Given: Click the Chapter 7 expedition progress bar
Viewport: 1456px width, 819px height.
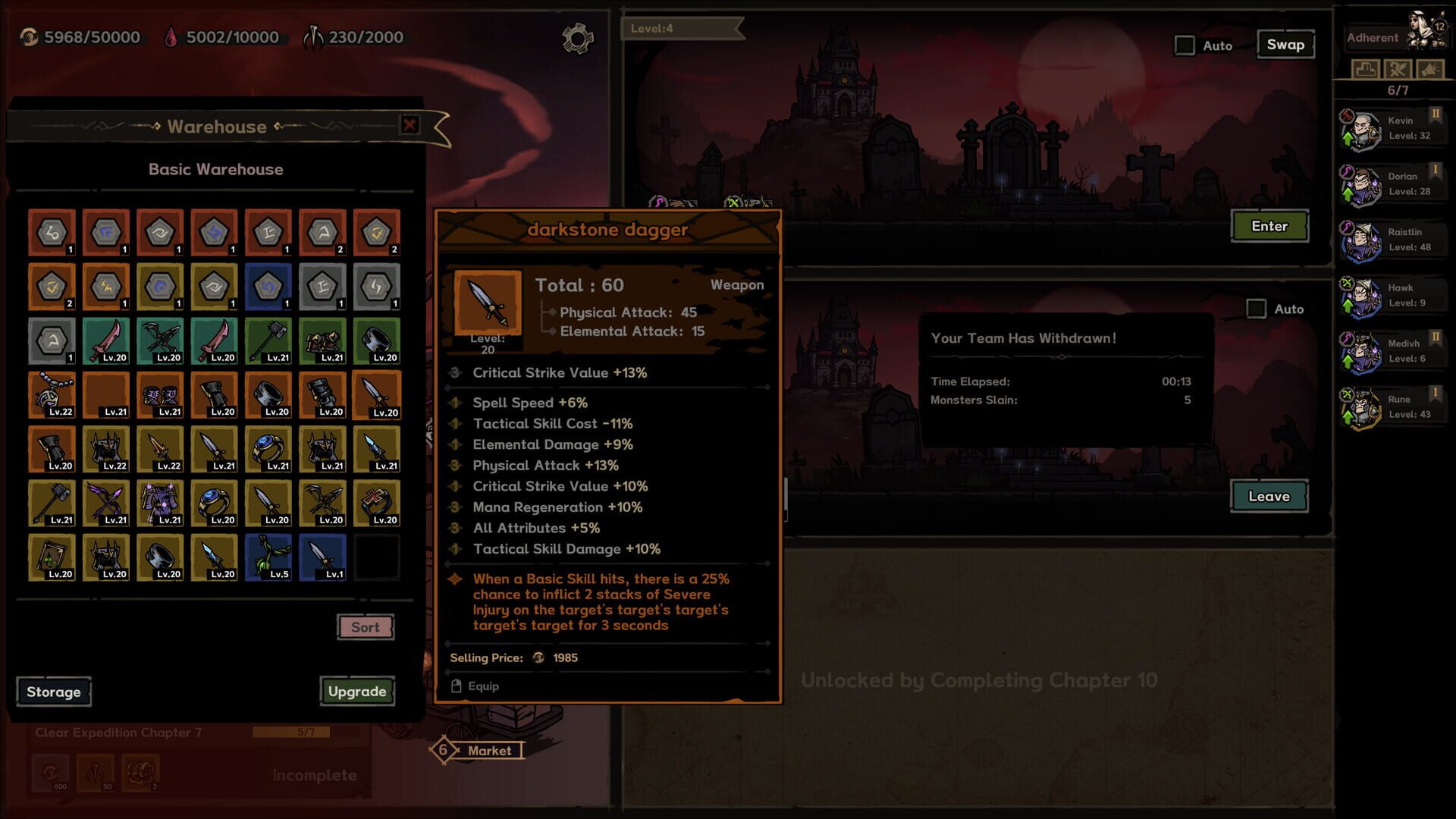Looking at the screenshot, I should click(292, 733).
